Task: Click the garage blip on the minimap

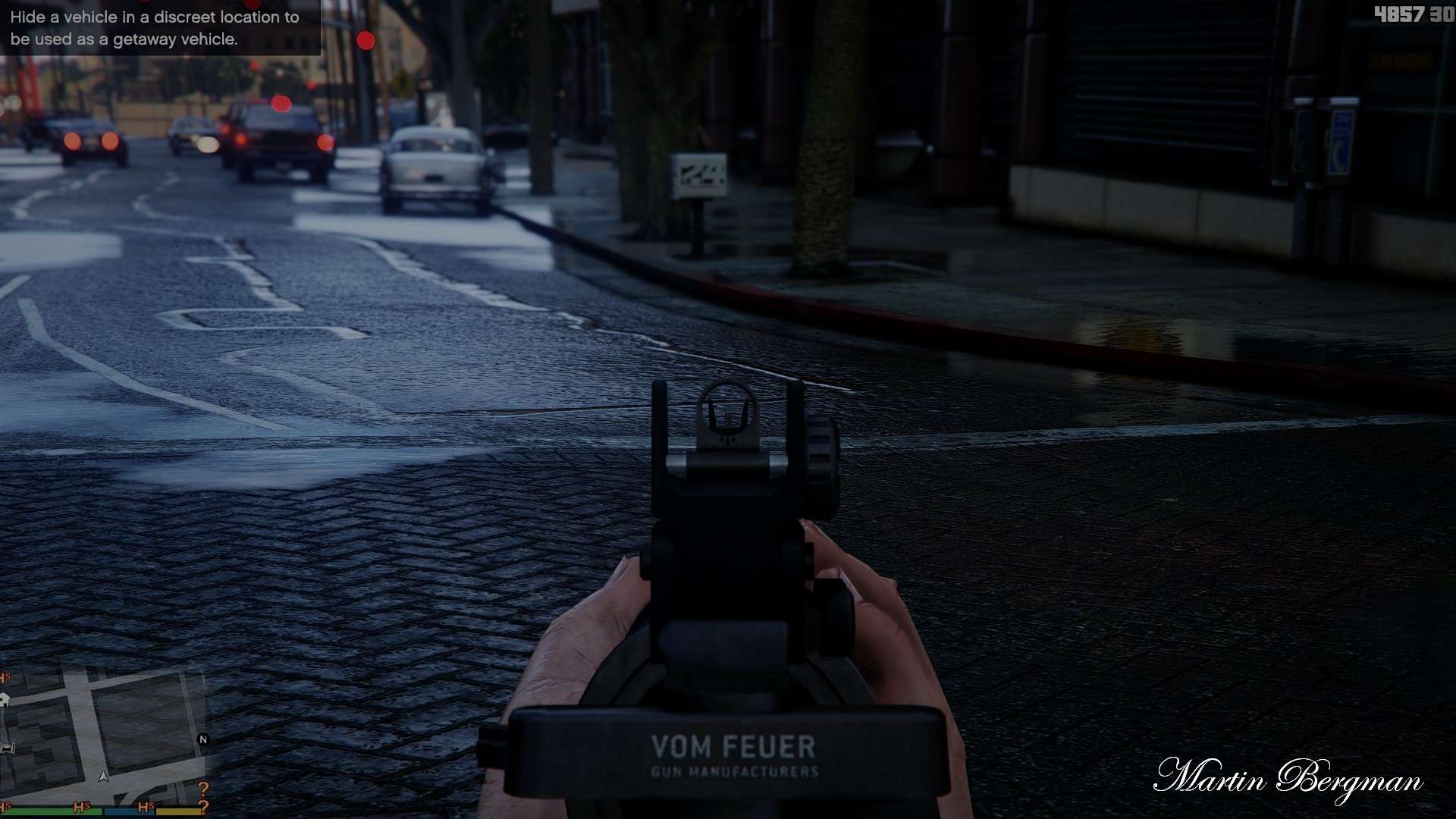Action: coord(7,748)
